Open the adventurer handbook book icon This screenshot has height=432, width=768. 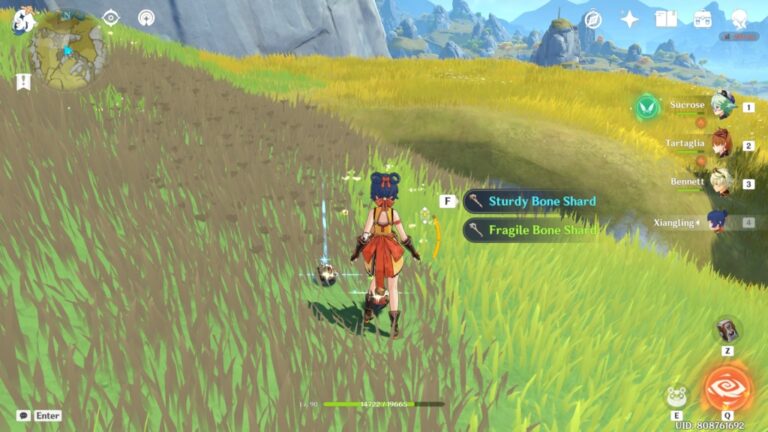click(x=666, y=19)
